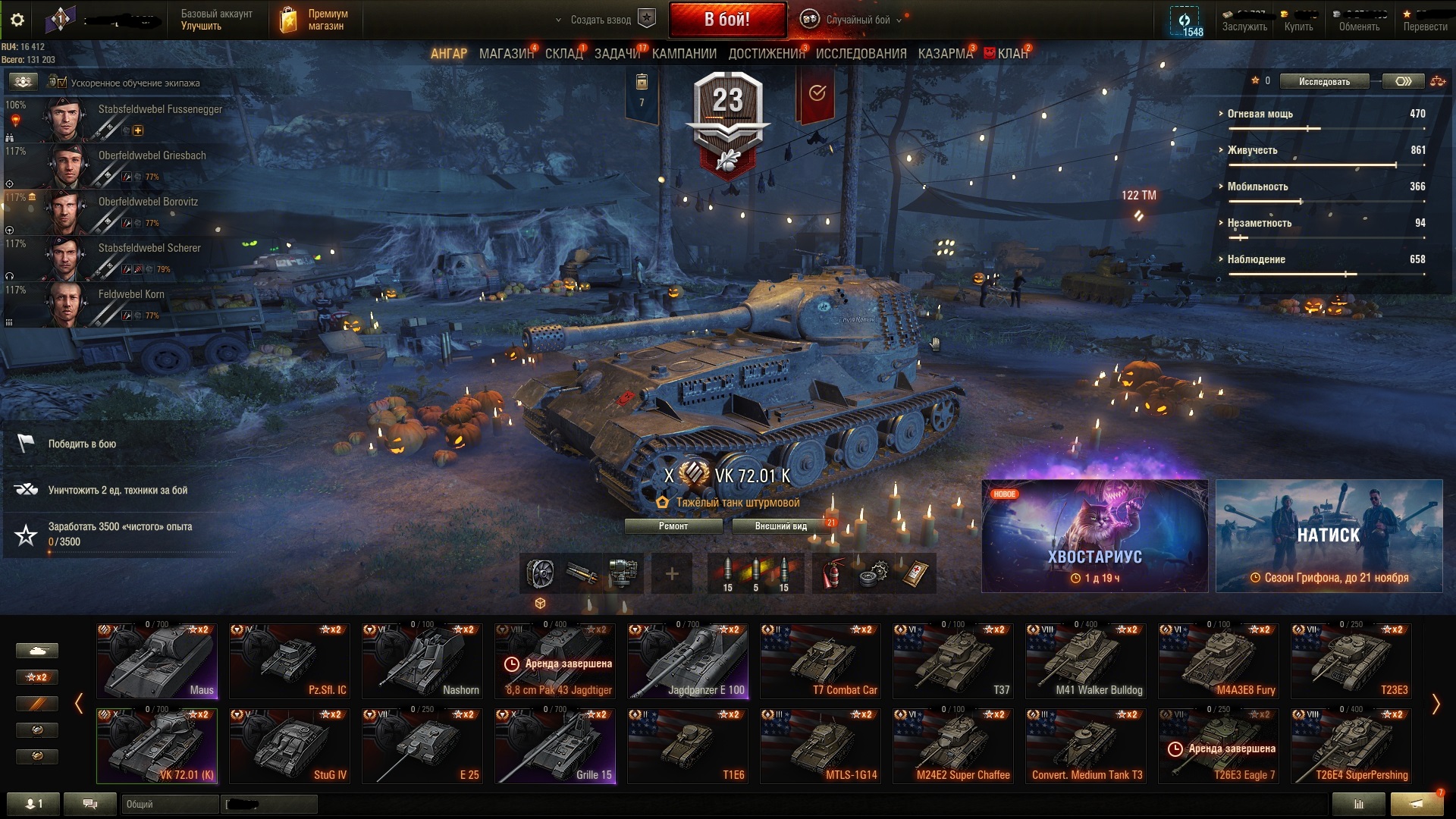Open the Внешний вид customization

pyautogui.click(x=781, y=526)
